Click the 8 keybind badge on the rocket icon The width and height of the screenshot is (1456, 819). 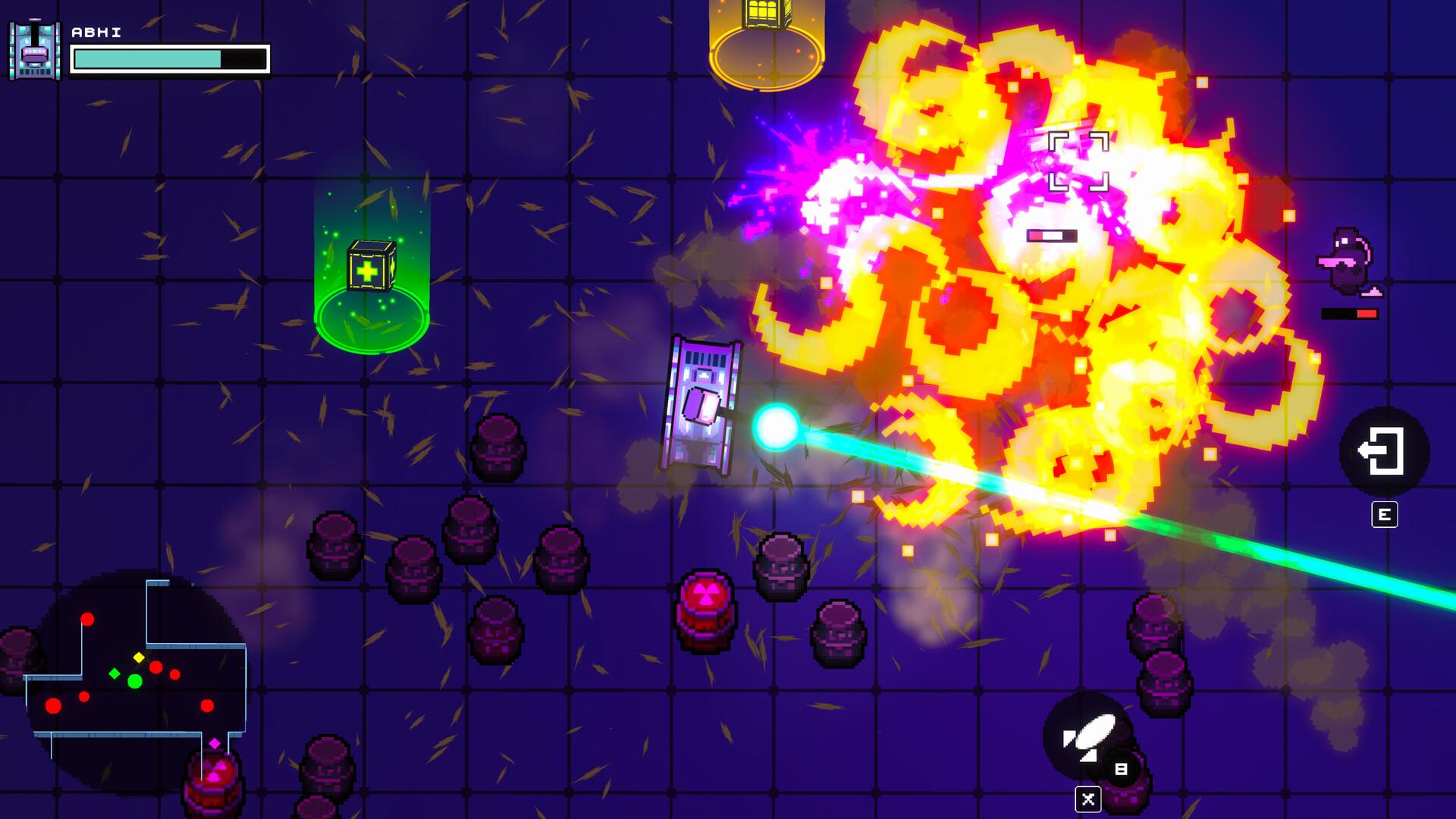[x=1120, y=767]
